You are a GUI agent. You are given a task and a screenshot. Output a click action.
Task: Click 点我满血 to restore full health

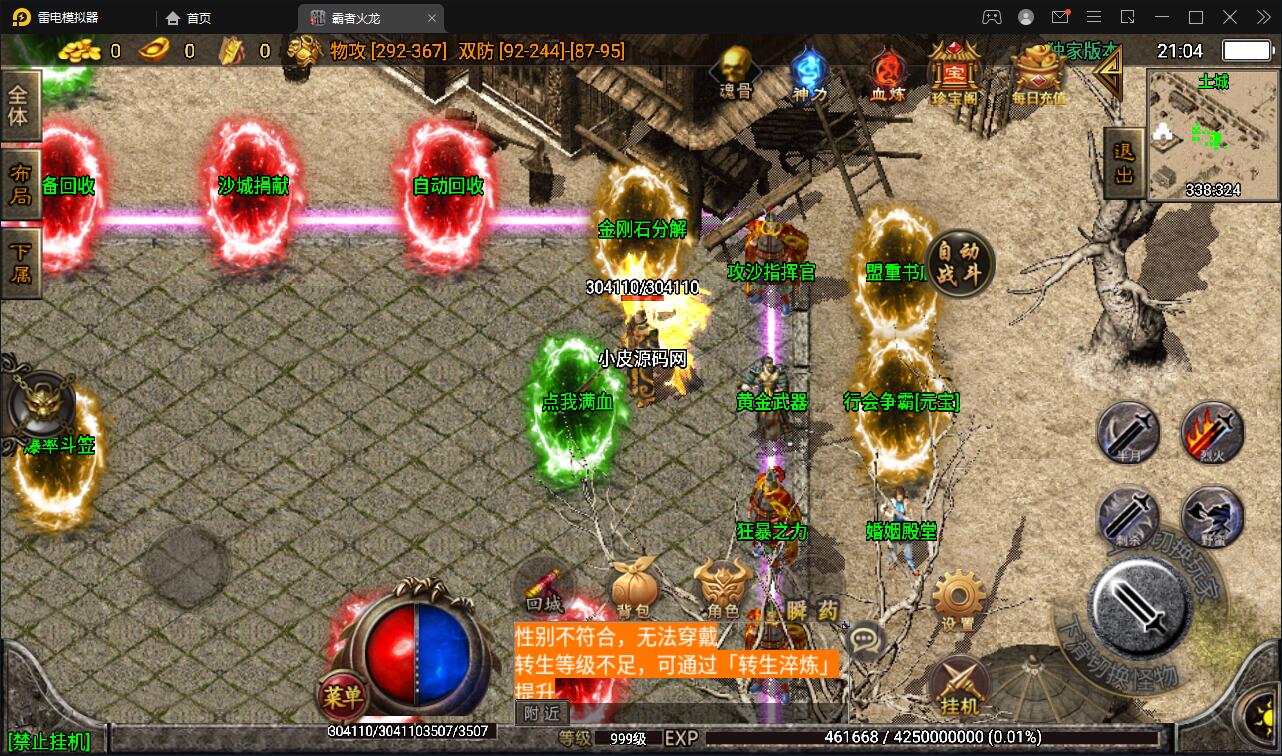pos(578,402)
